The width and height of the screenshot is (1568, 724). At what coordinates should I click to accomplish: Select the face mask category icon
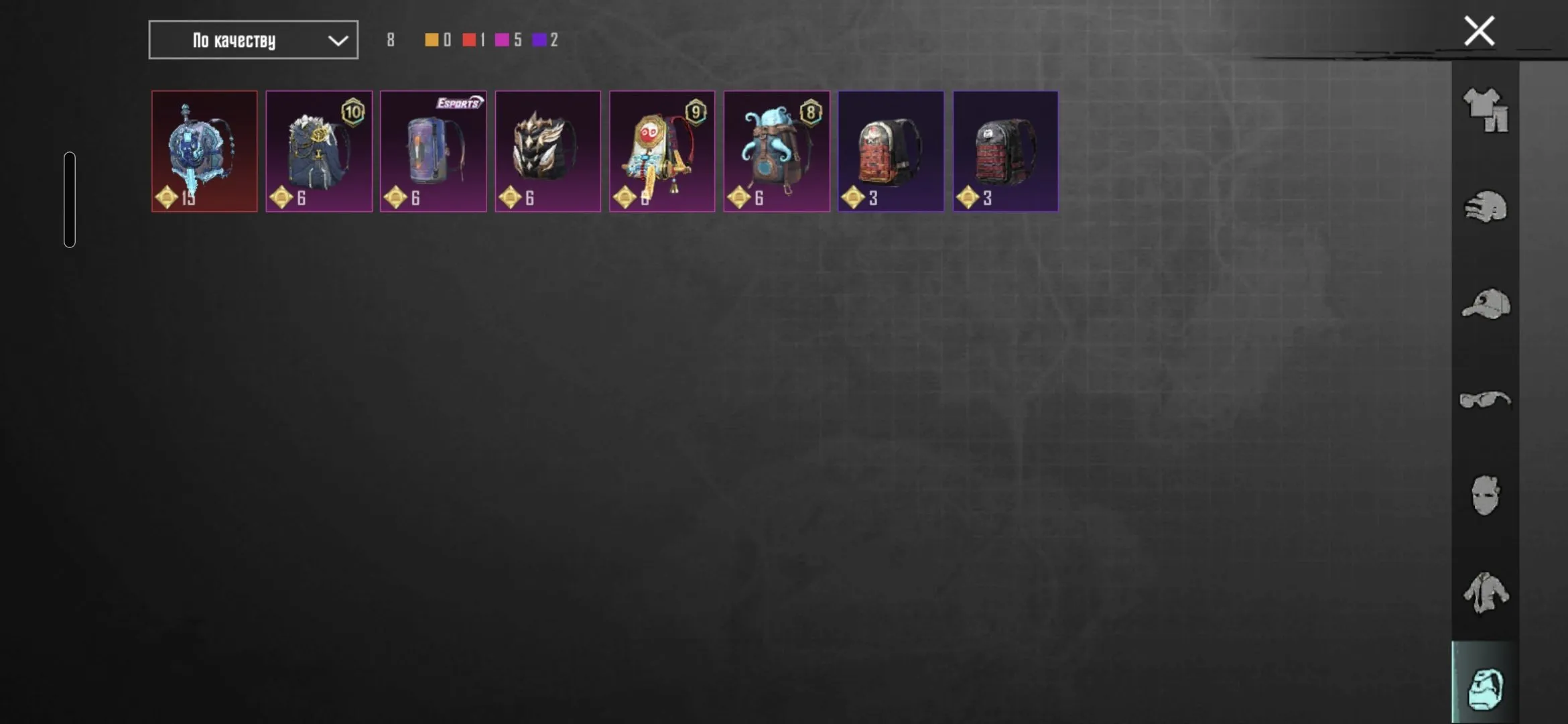(x=1486, y=494)
